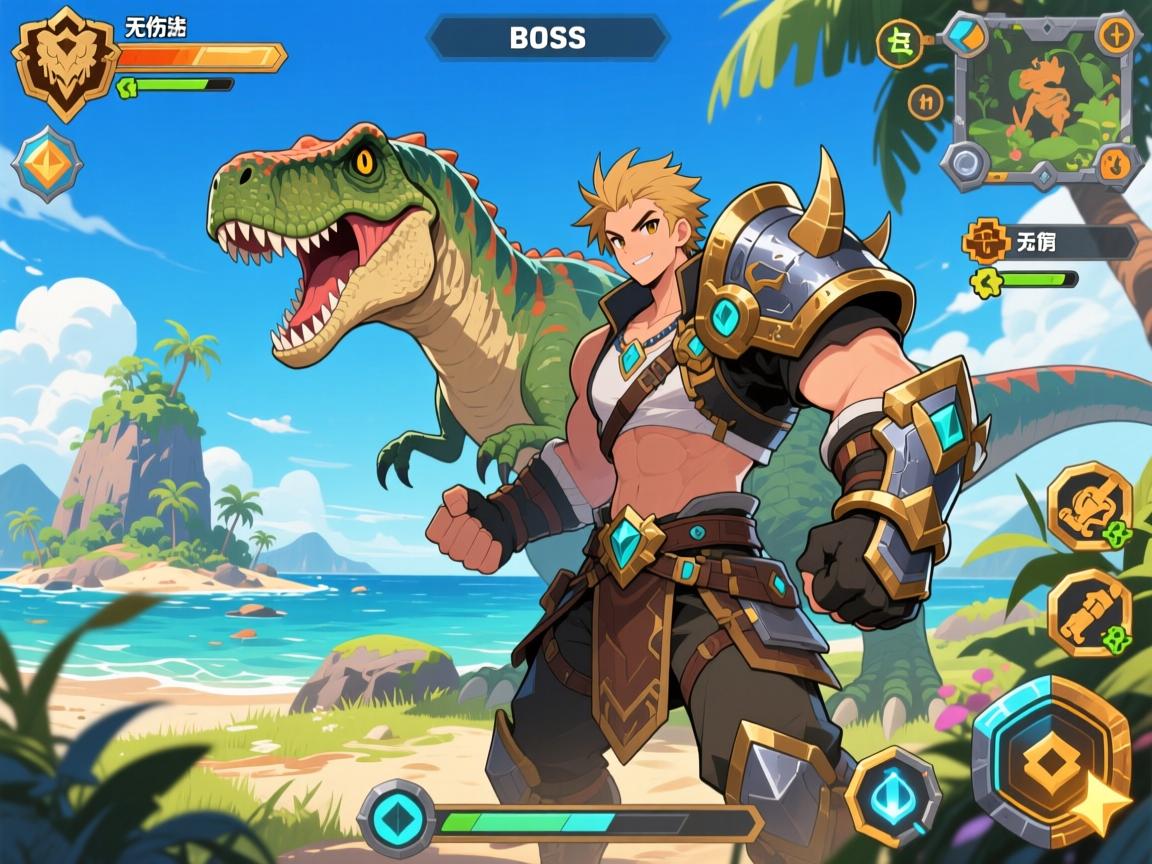Open the jungle minimap
This screenshot has width=1152, height=864.
pyautogui.click(x=1041, y=100)
